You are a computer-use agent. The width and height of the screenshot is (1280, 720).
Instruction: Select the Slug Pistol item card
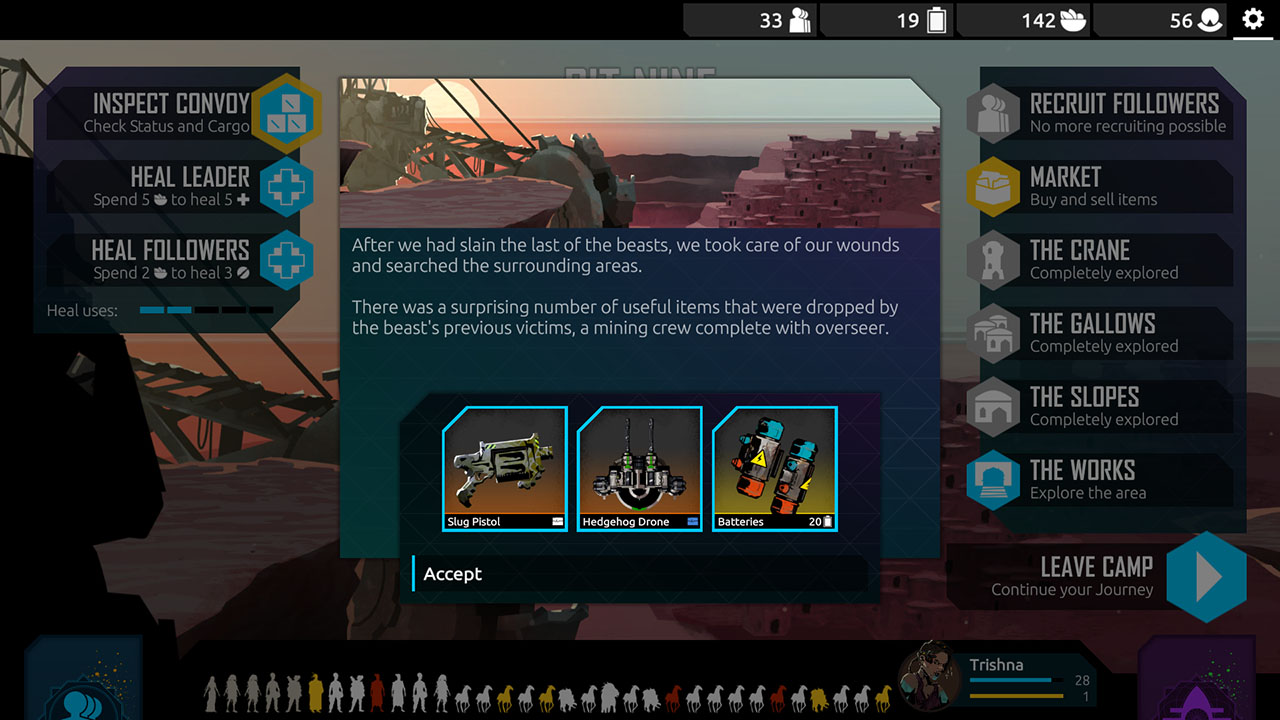point(504,468)
